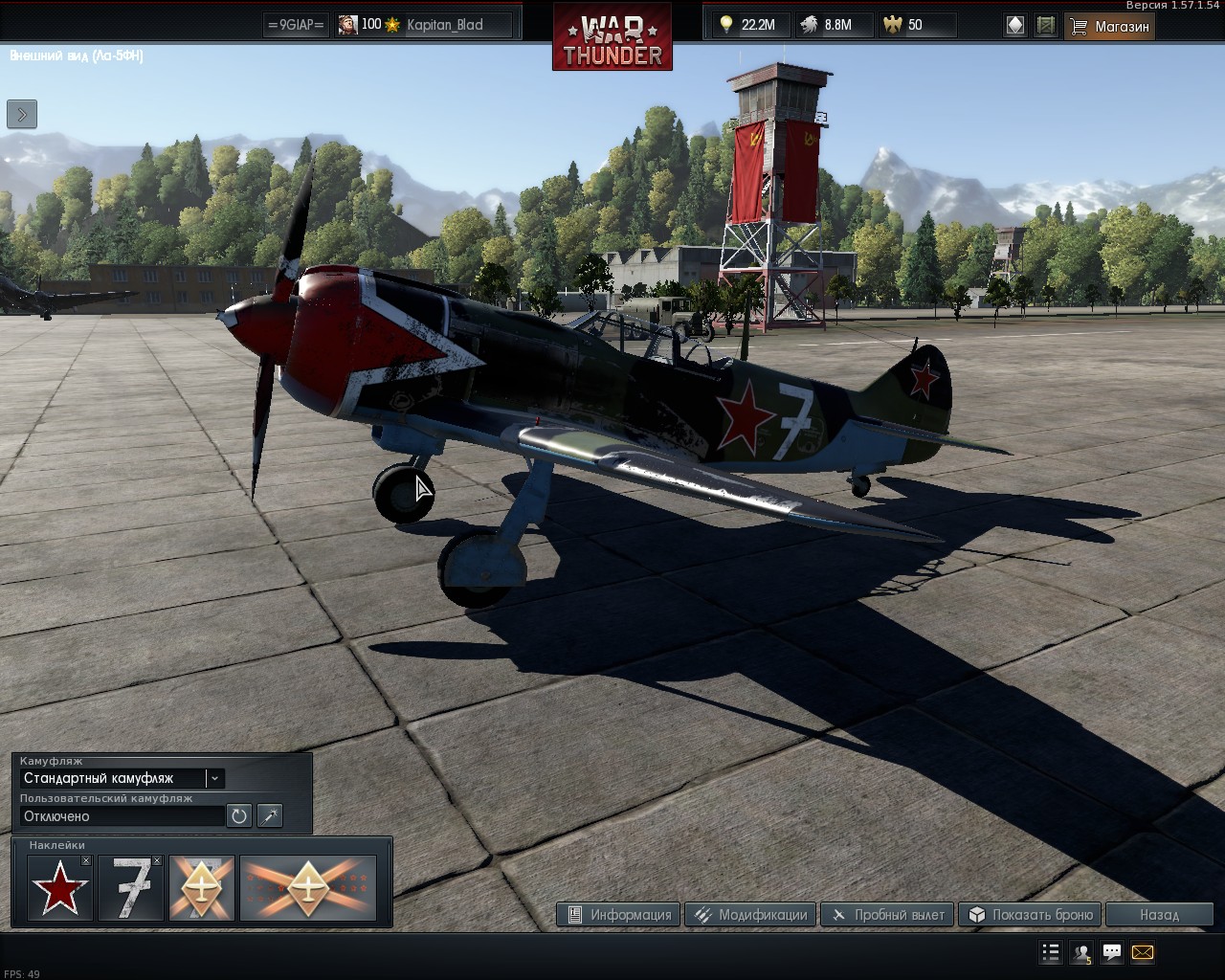Screen dimensions: 1225x980
Task: Open the Магазин shop
Action: (1110, 26)
